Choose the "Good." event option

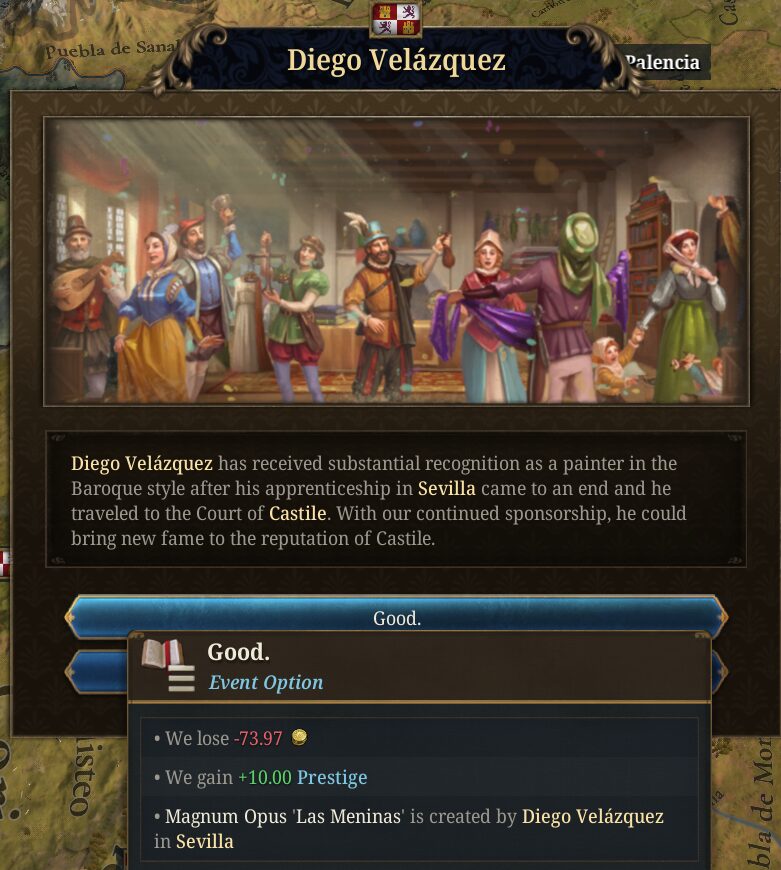[x=396, y=617]
